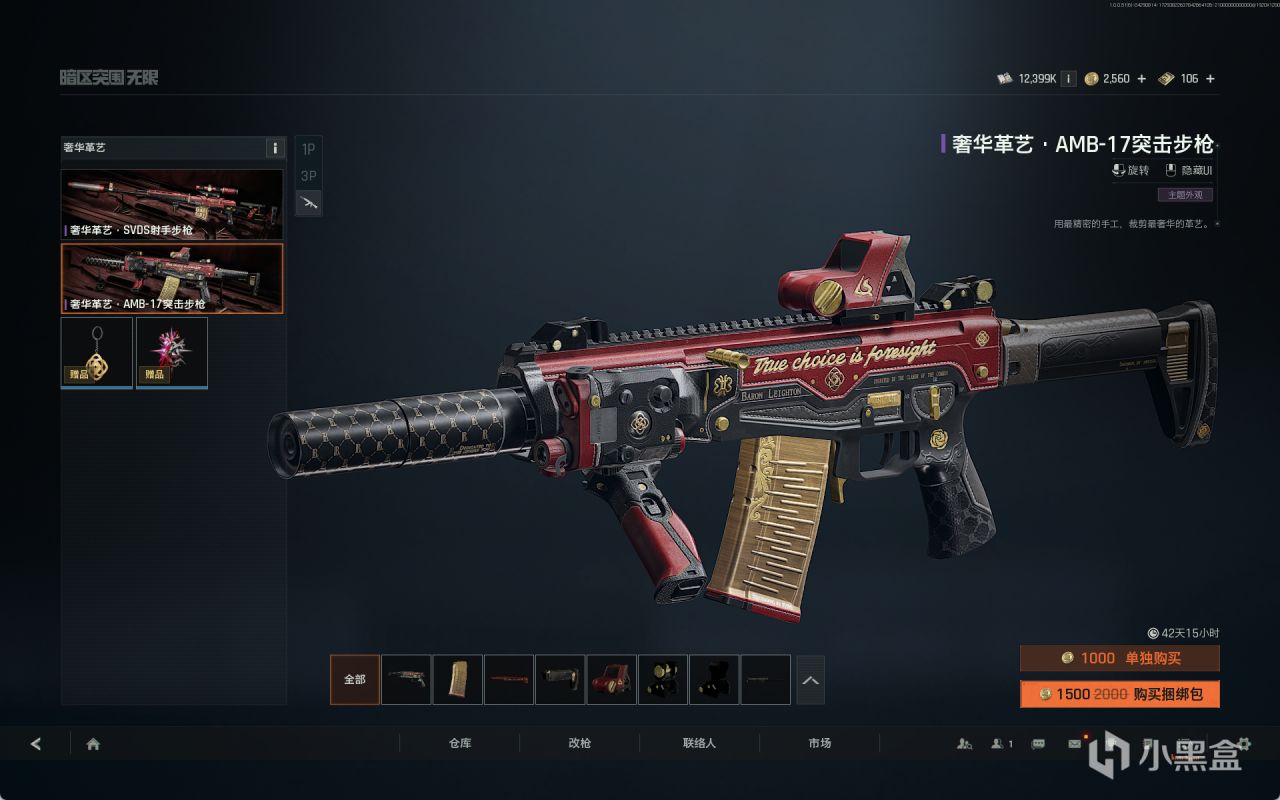
Task: Select the AMB-17 assault rifle skin thumbnail
Action: click(x=172, y=278)
